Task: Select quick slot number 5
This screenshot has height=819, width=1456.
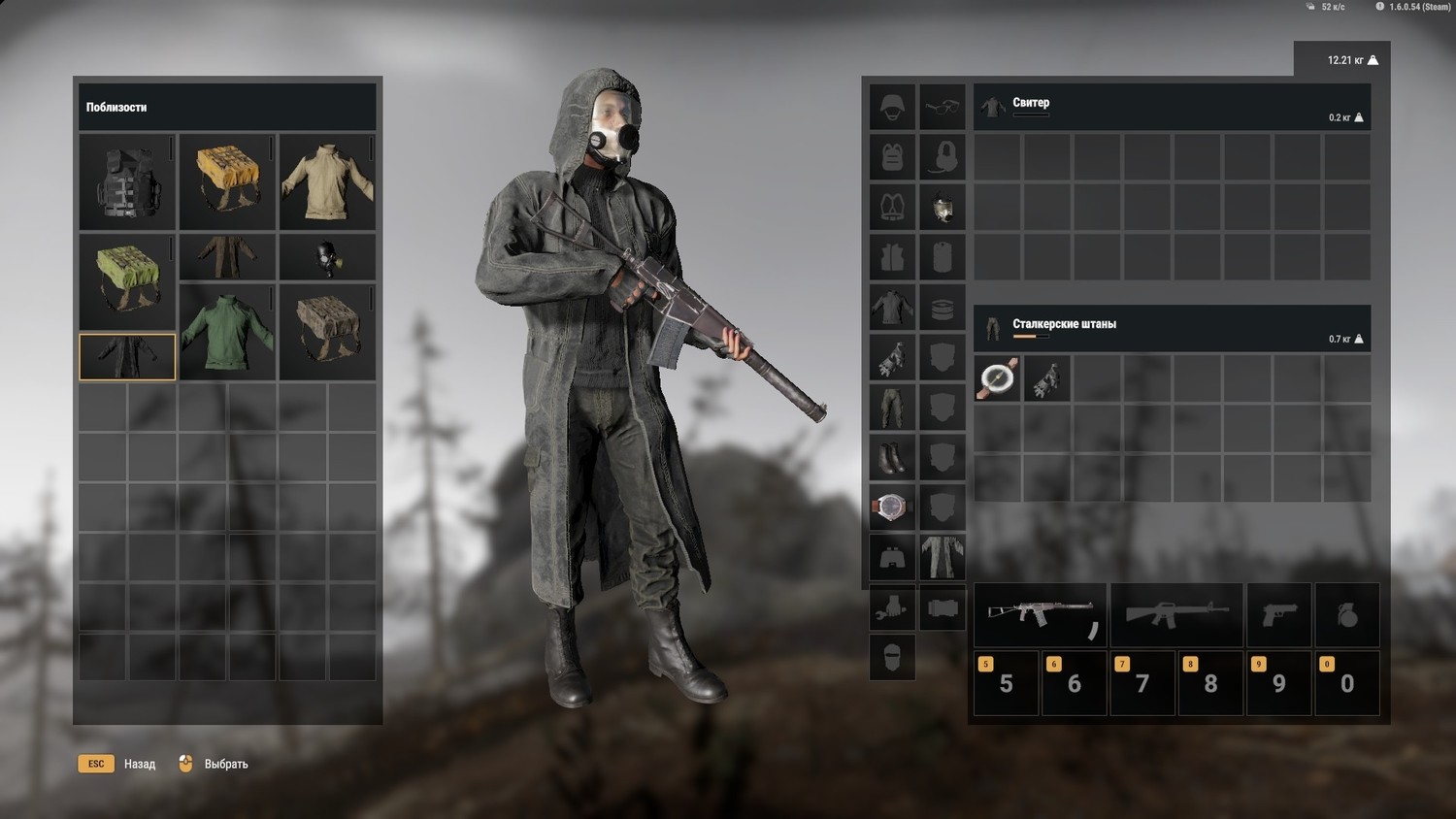Action: (1006, 682)
